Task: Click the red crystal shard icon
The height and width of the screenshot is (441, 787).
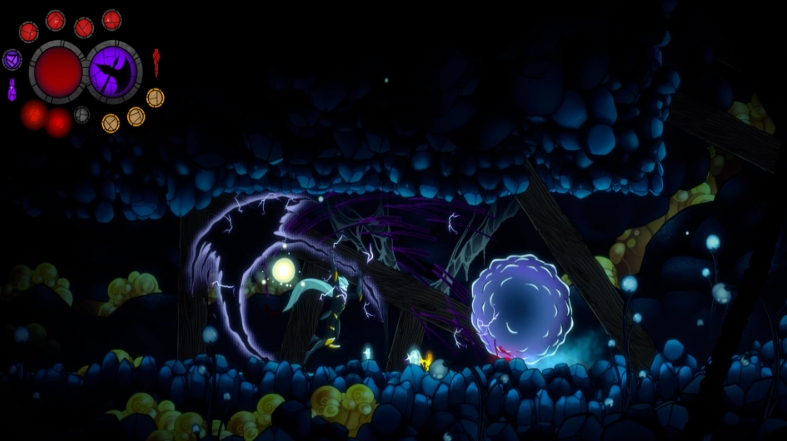Action: [156, 62]
